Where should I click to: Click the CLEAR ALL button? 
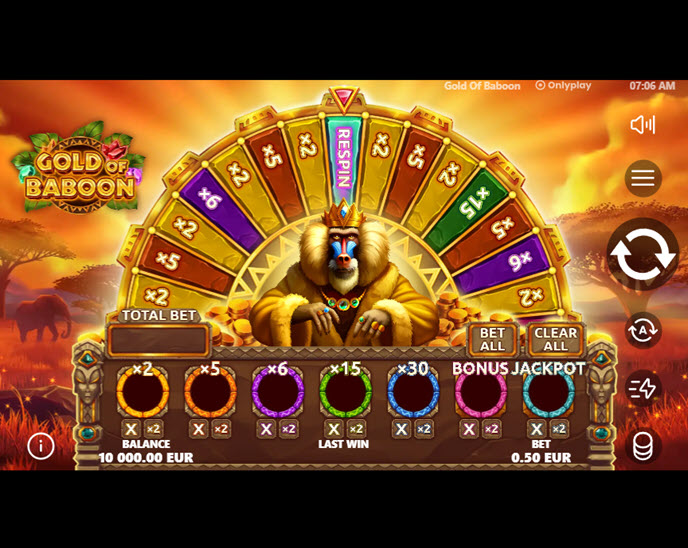coord(555,340)
